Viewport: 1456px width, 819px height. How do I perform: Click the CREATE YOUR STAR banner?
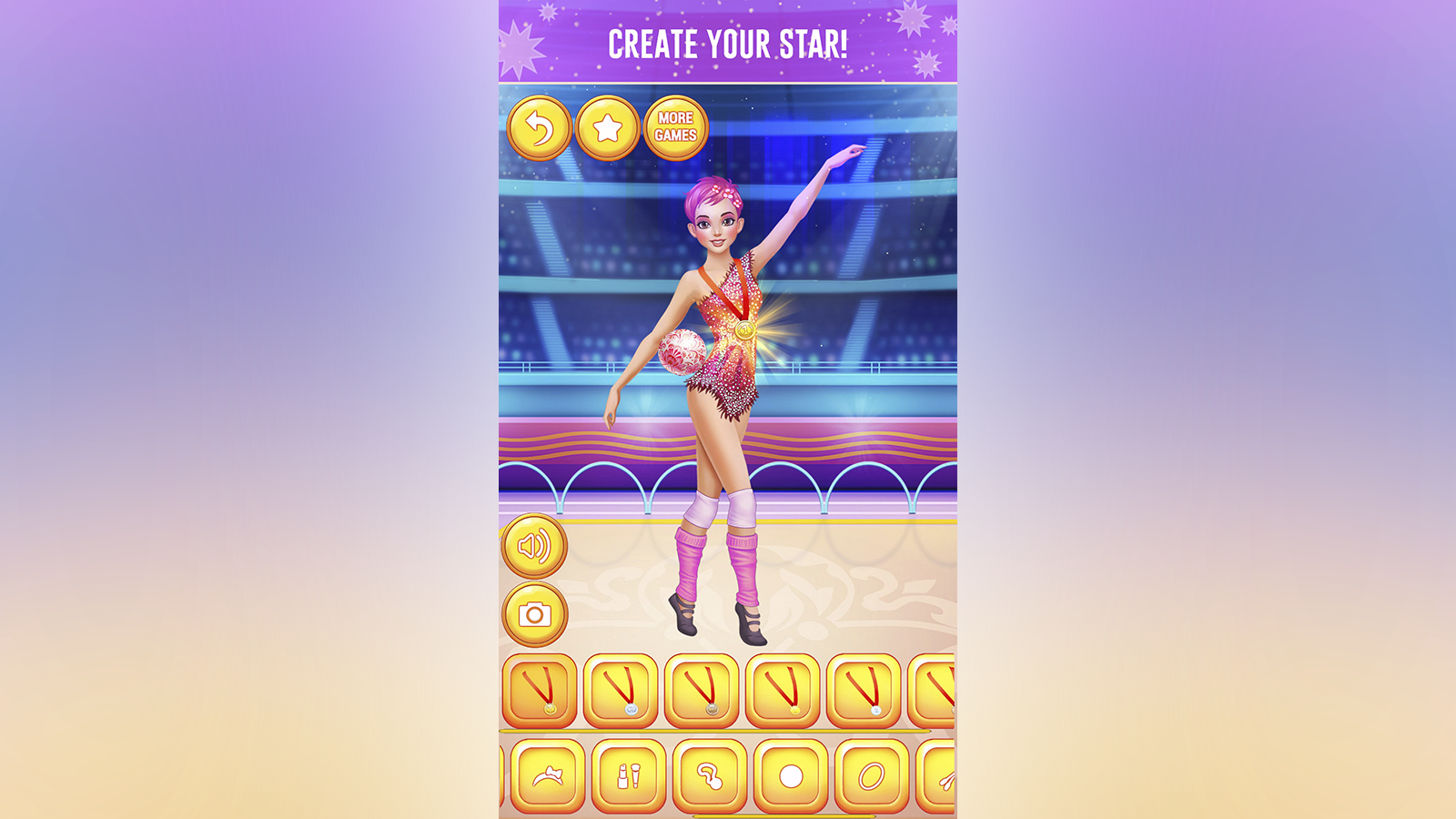point(728,41)
